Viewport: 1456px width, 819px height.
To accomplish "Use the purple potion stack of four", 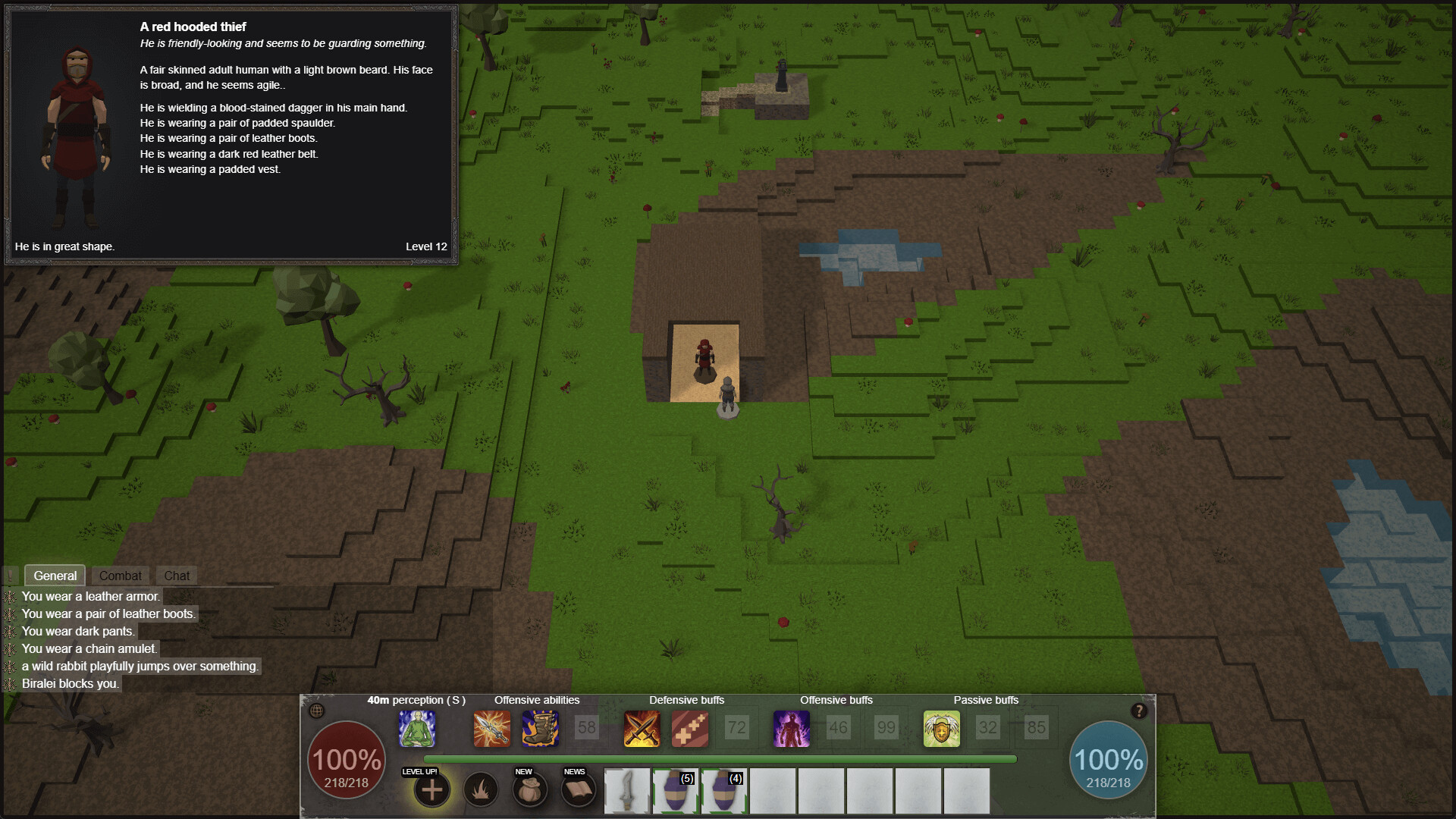I will (x=724, y=791).
